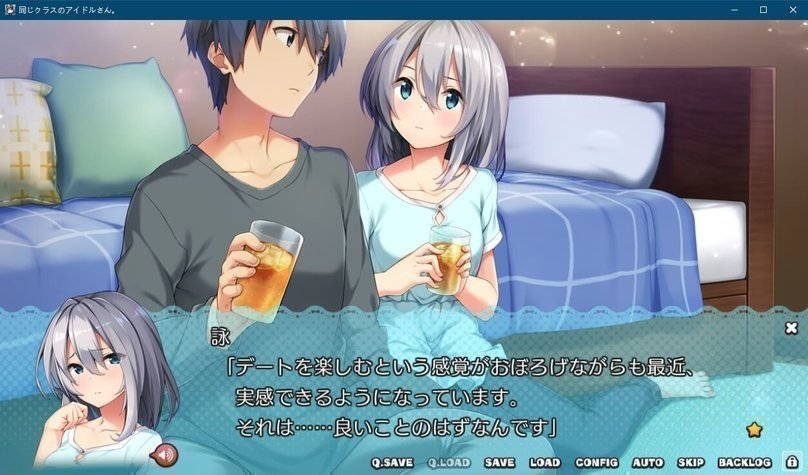The height and width of the screenshot is (475, 808).
Task: Open the BACKLOG history
Action: (x=745, y=463)
